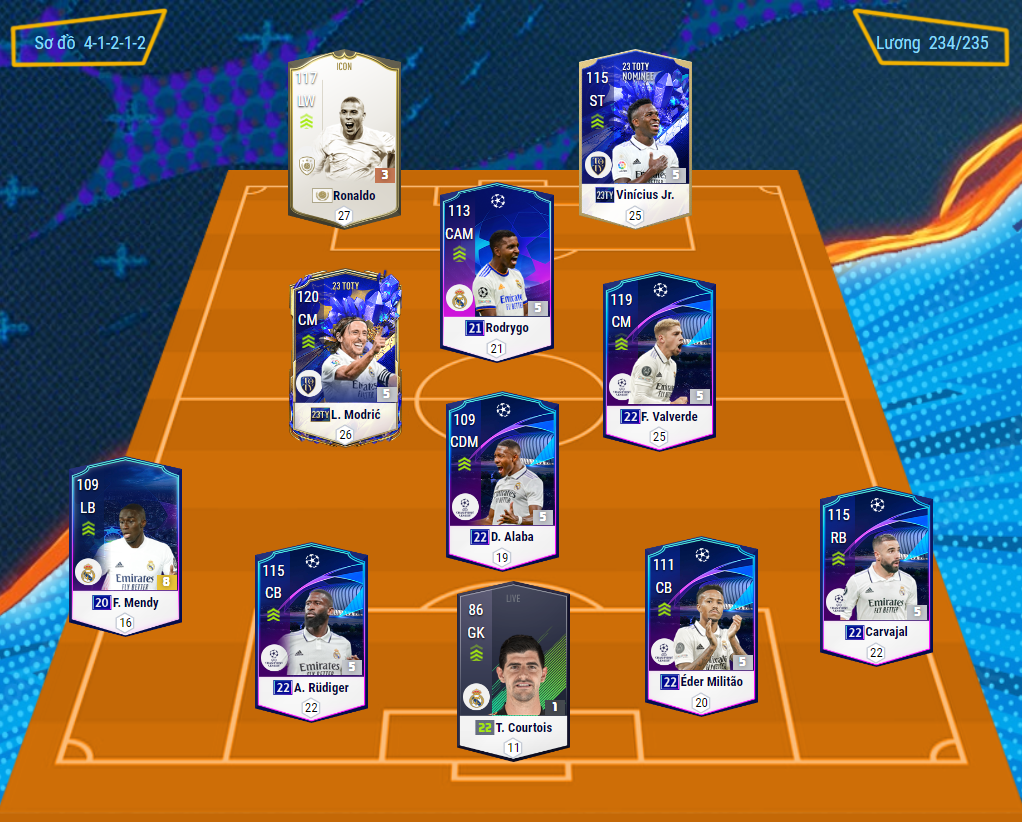Pick the T. Courtois goalkeeper card
This screenshot has height=822, width=1022.
click(513, 662)
